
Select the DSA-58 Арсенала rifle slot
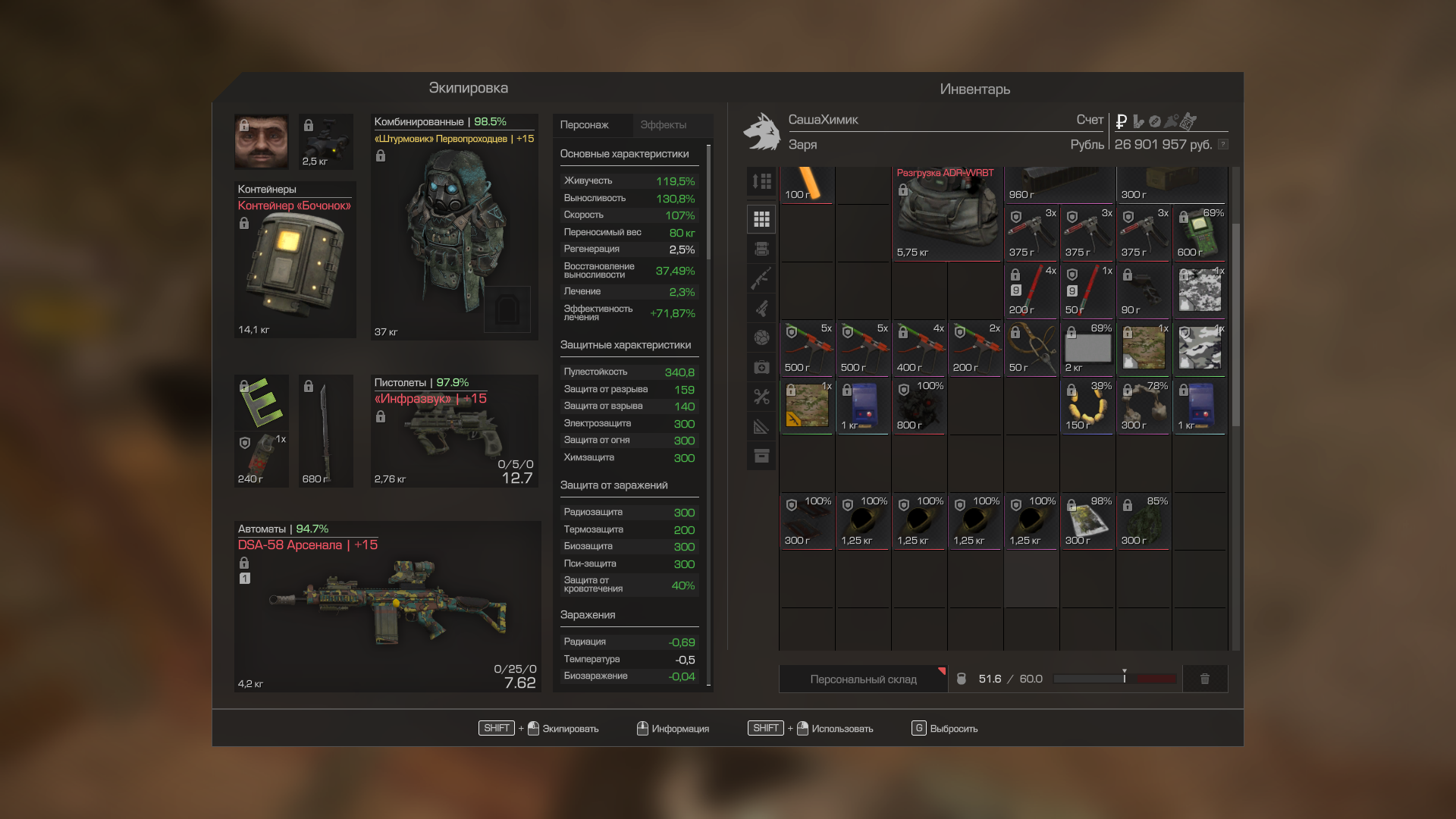387,607
